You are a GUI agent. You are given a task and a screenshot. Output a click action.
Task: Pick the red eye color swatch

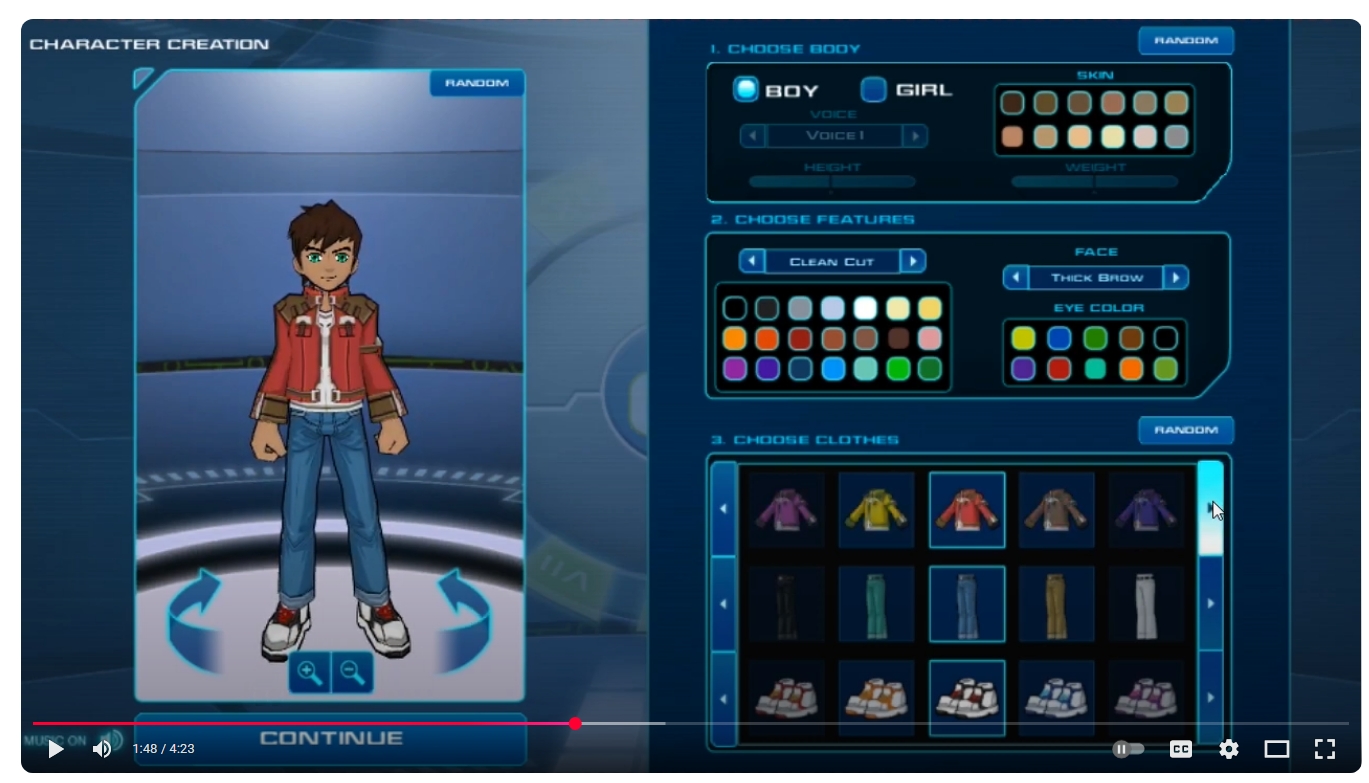coord(1059,369)
